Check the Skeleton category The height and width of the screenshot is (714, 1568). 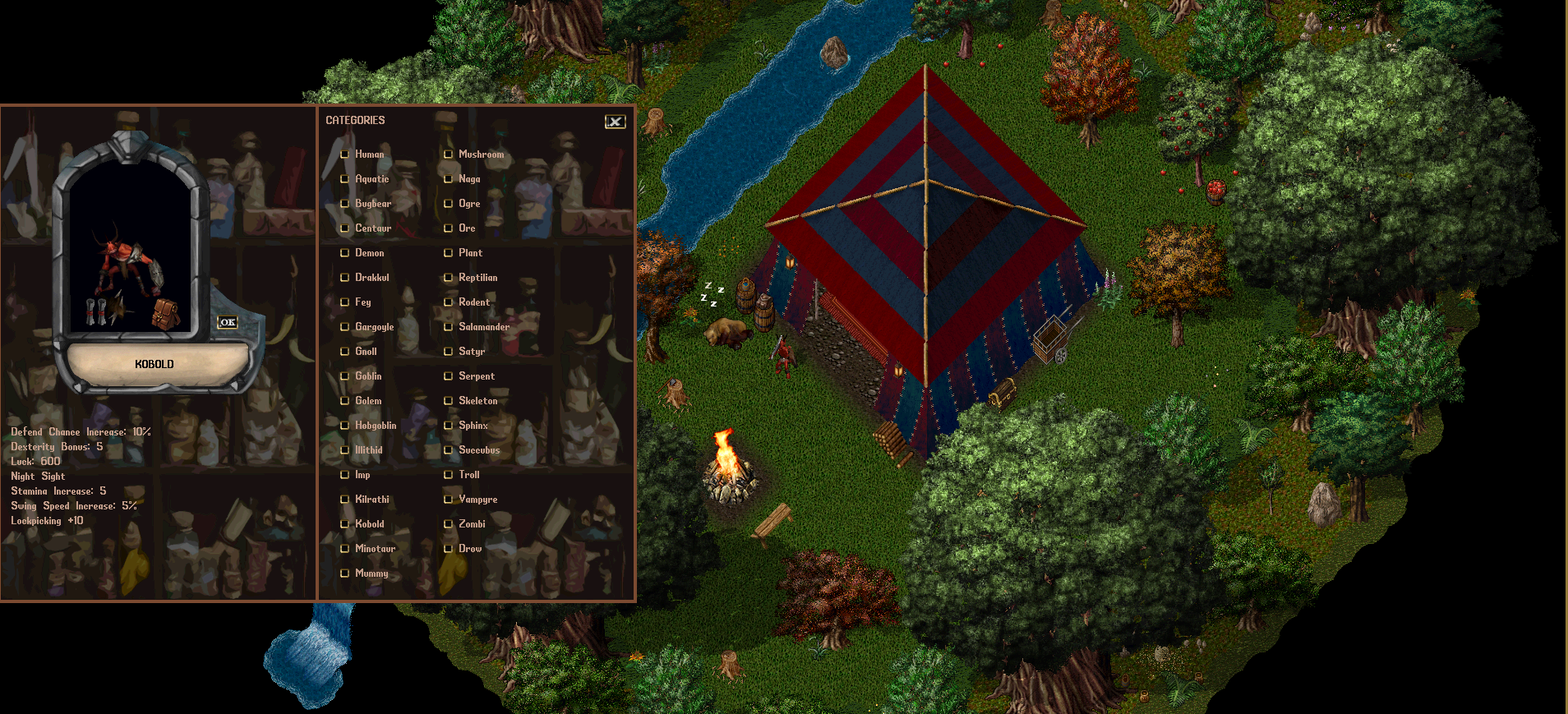click(448, 401)
